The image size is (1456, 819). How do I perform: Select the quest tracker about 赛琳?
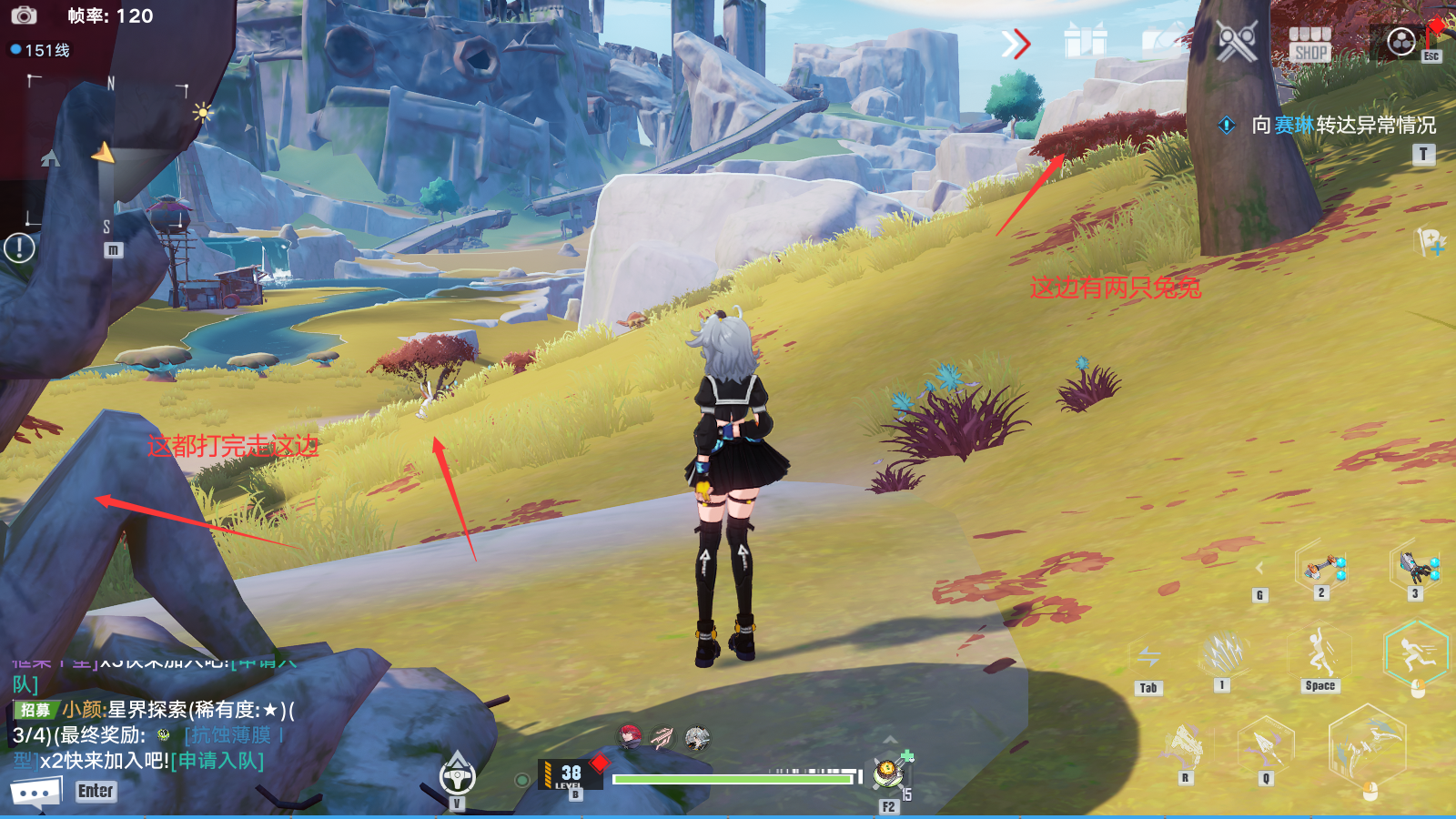[x=1343, y=125]
